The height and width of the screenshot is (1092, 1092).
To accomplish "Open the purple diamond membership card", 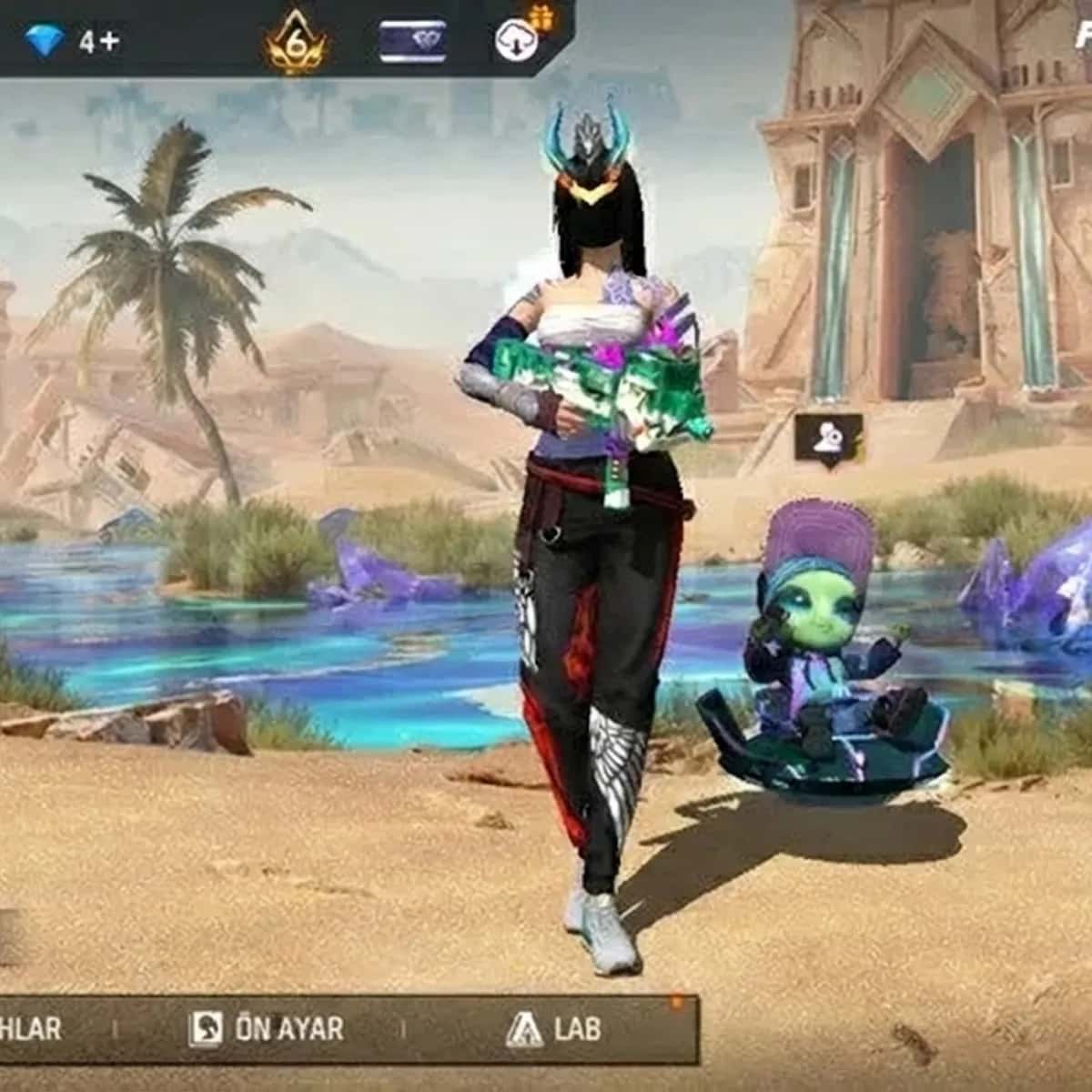I will [x=412, y=42].
